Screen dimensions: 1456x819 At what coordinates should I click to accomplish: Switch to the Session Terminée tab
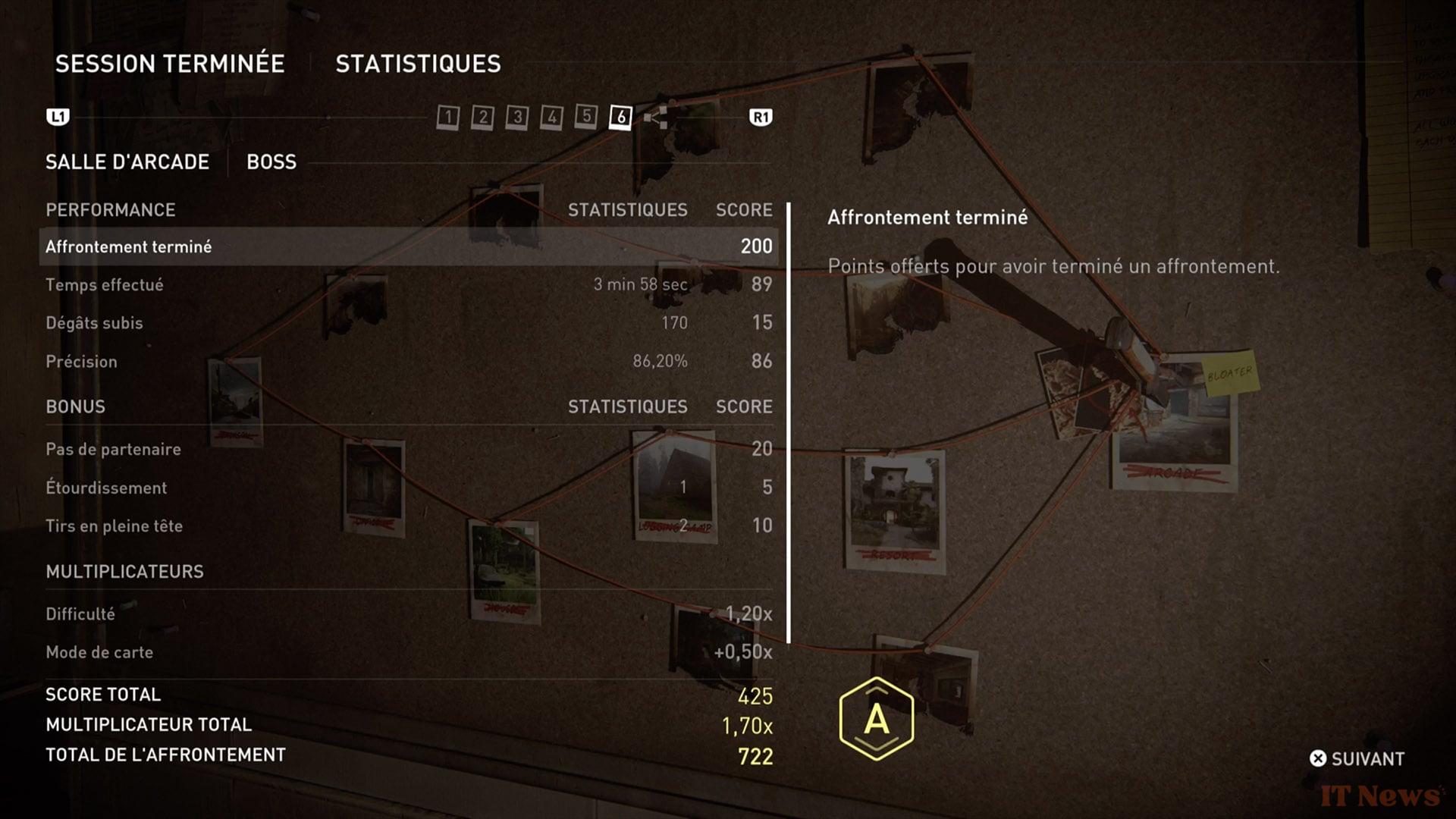point(170,64)
